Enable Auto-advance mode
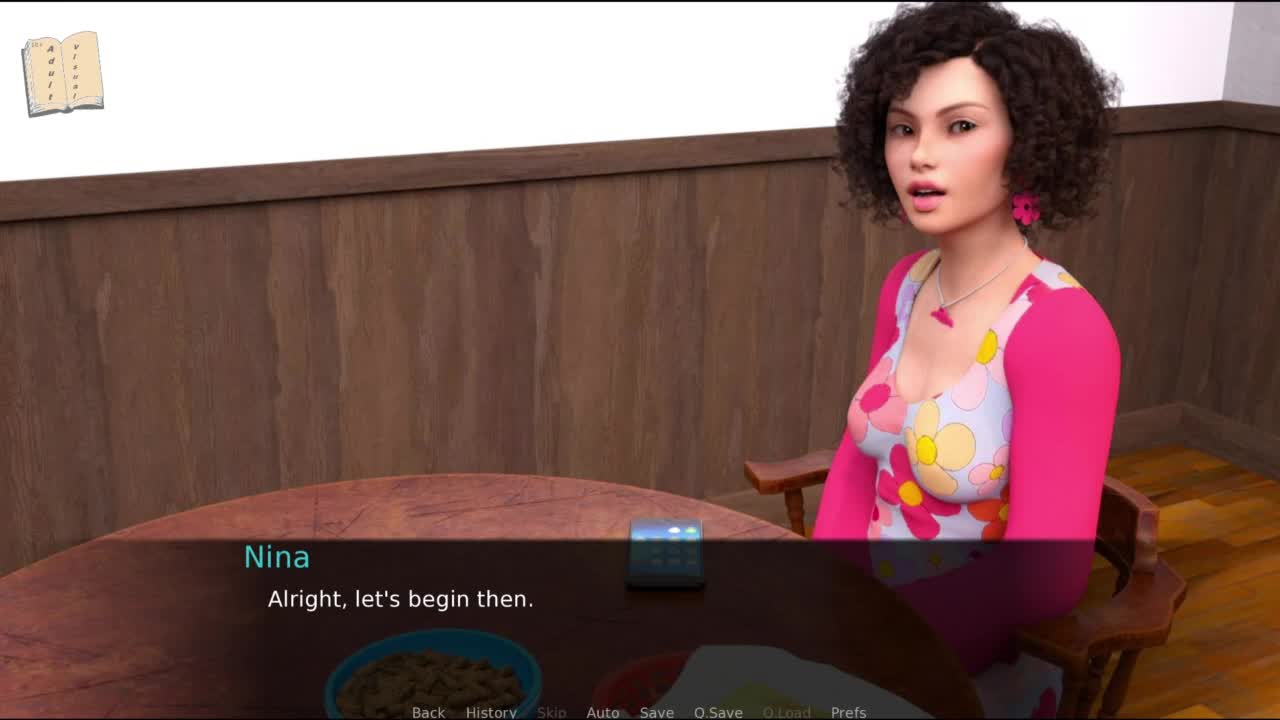The image size is (1280, 720). [x=603, y=712]
